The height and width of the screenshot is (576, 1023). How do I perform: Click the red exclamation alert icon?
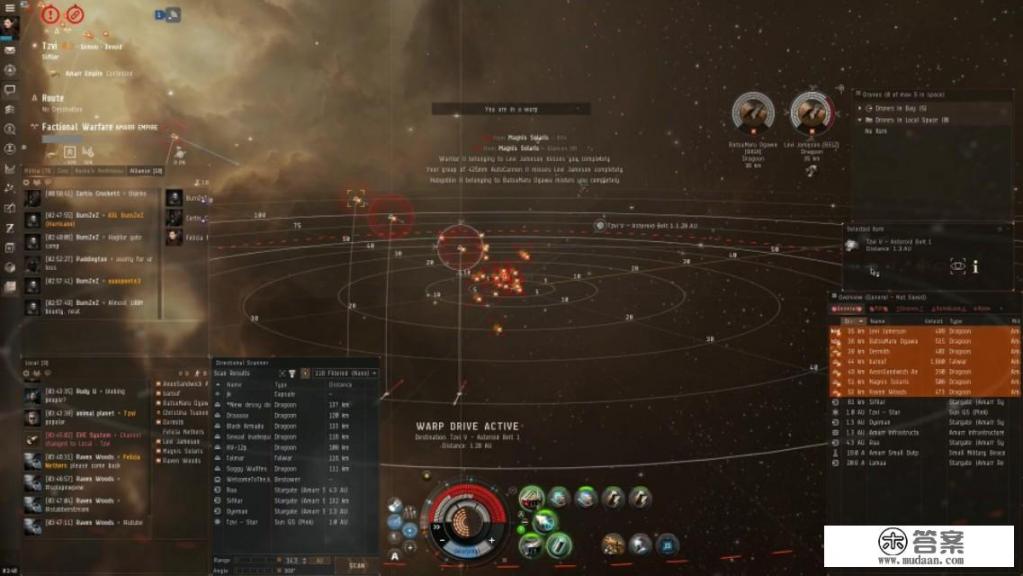[x=50, y=15]
